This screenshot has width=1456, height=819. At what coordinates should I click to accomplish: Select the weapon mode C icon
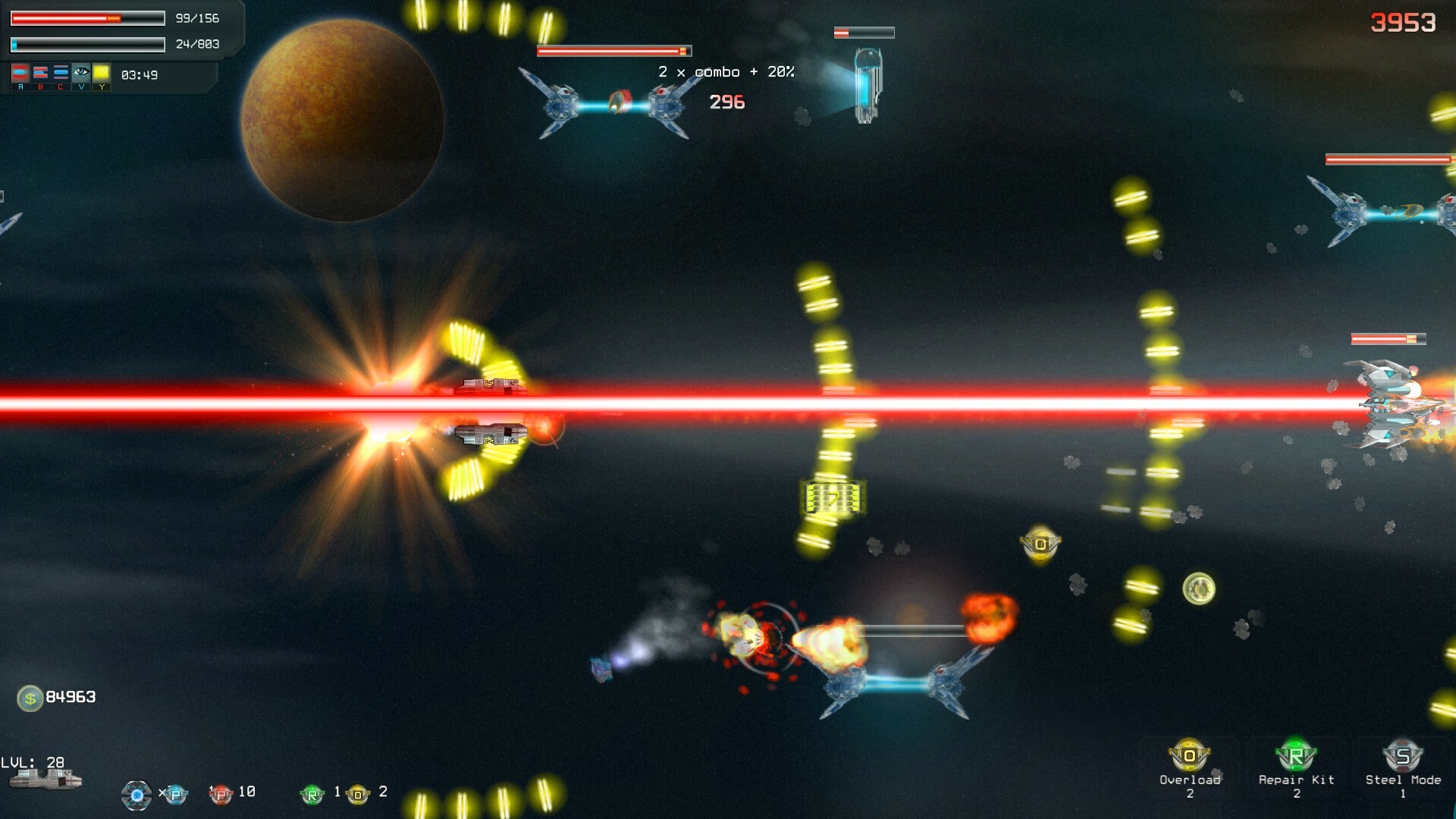pyautogui.click(x=61, y=74)
